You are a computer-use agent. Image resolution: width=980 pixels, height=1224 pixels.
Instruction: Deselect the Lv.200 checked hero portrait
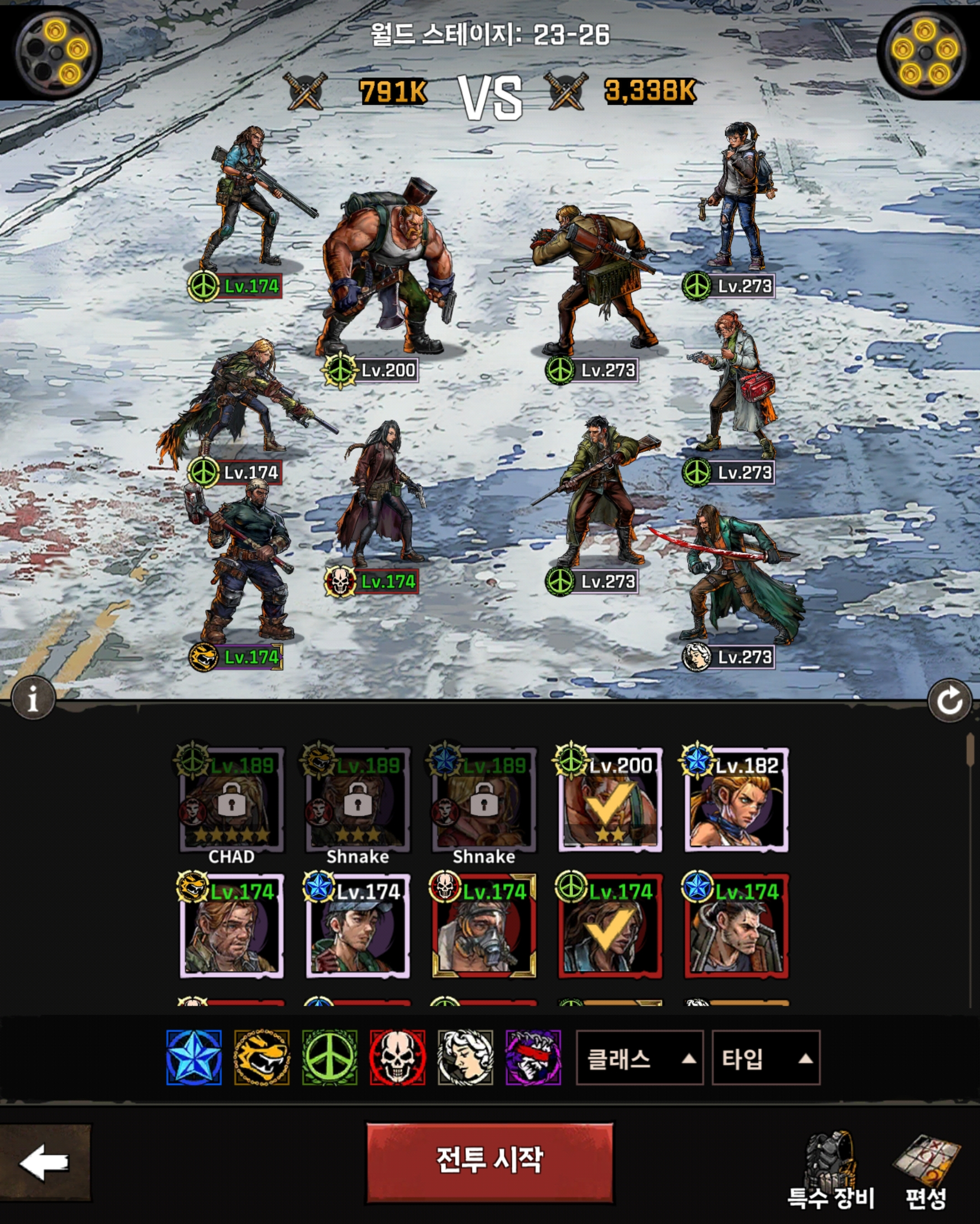tap(610, 800)
